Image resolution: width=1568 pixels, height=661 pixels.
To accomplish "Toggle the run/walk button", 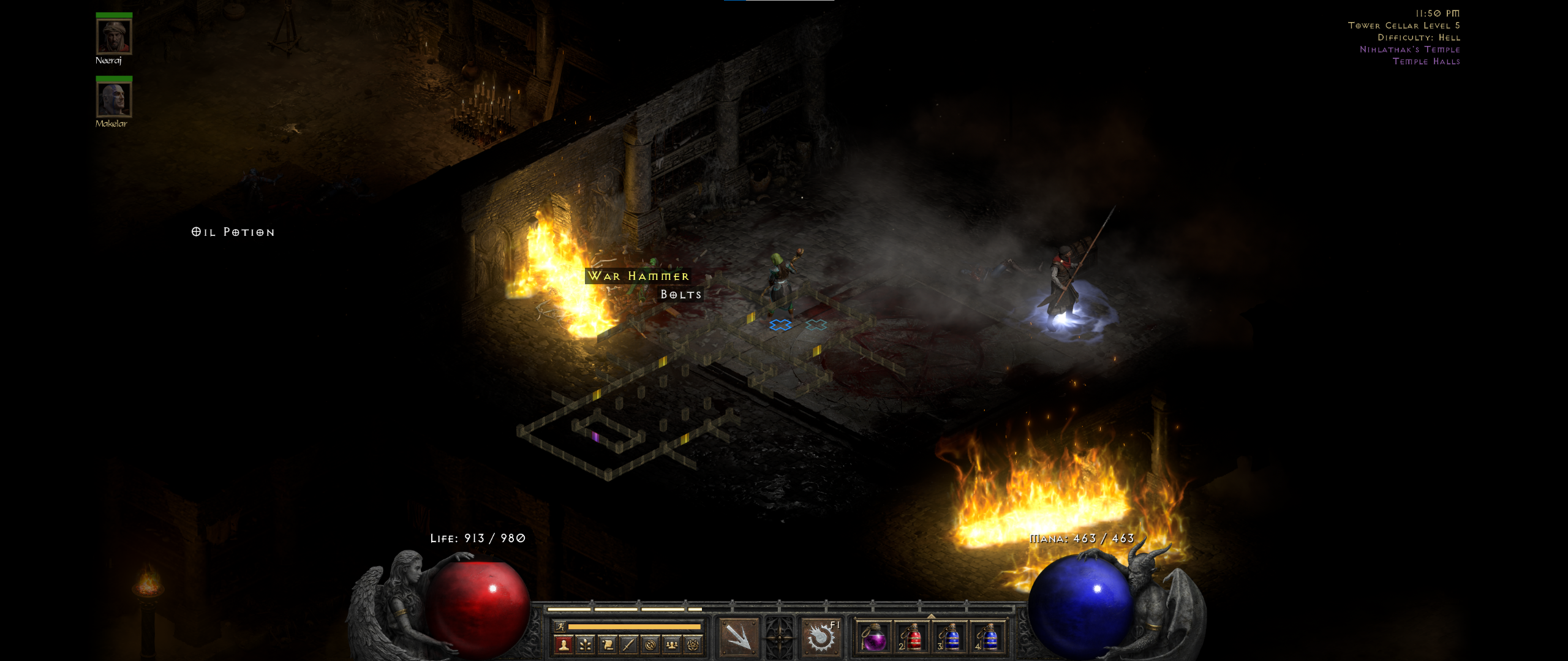I will point(559,626).
